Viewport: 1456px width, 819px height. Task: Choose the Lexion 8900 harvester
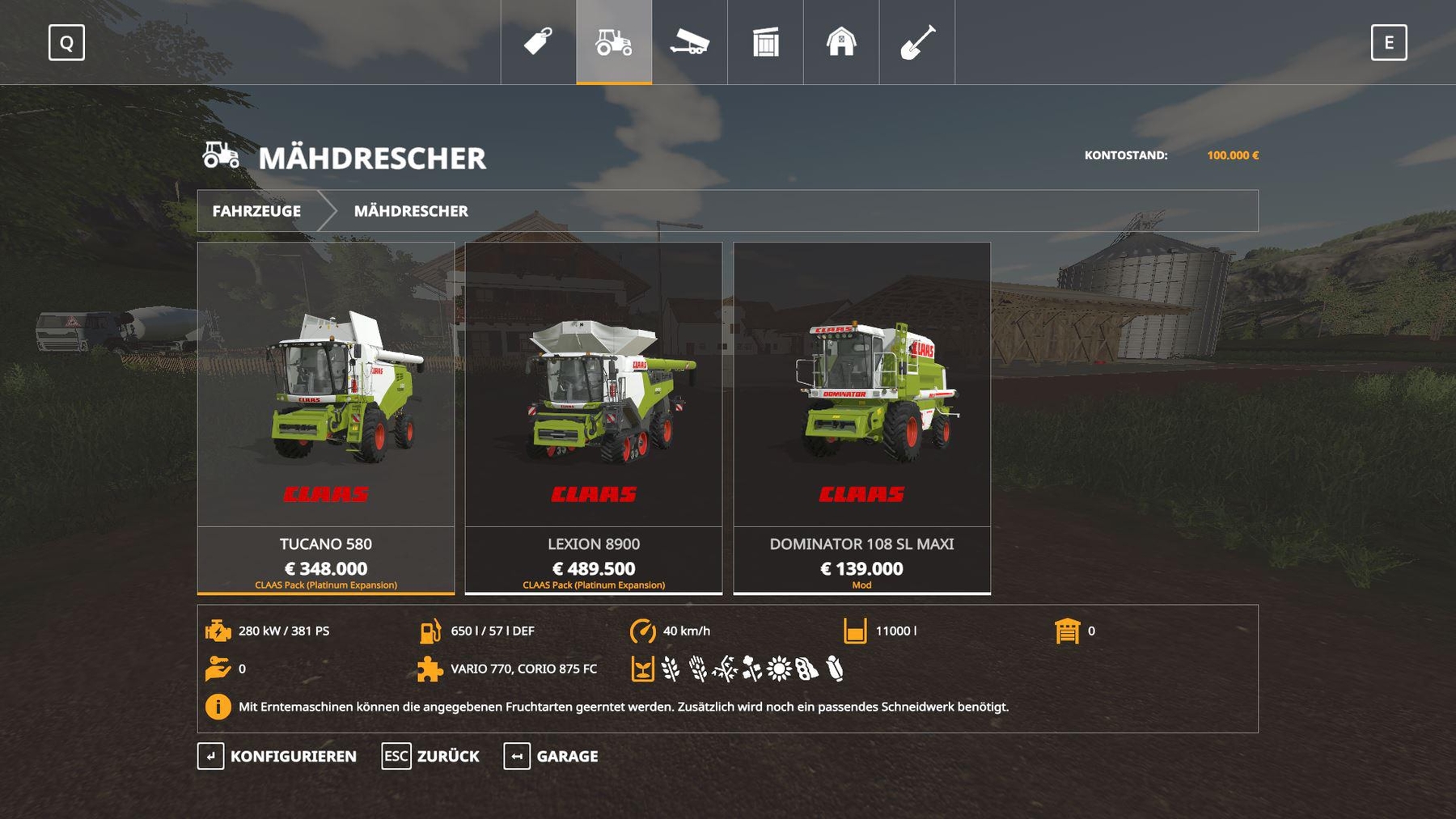594,417
